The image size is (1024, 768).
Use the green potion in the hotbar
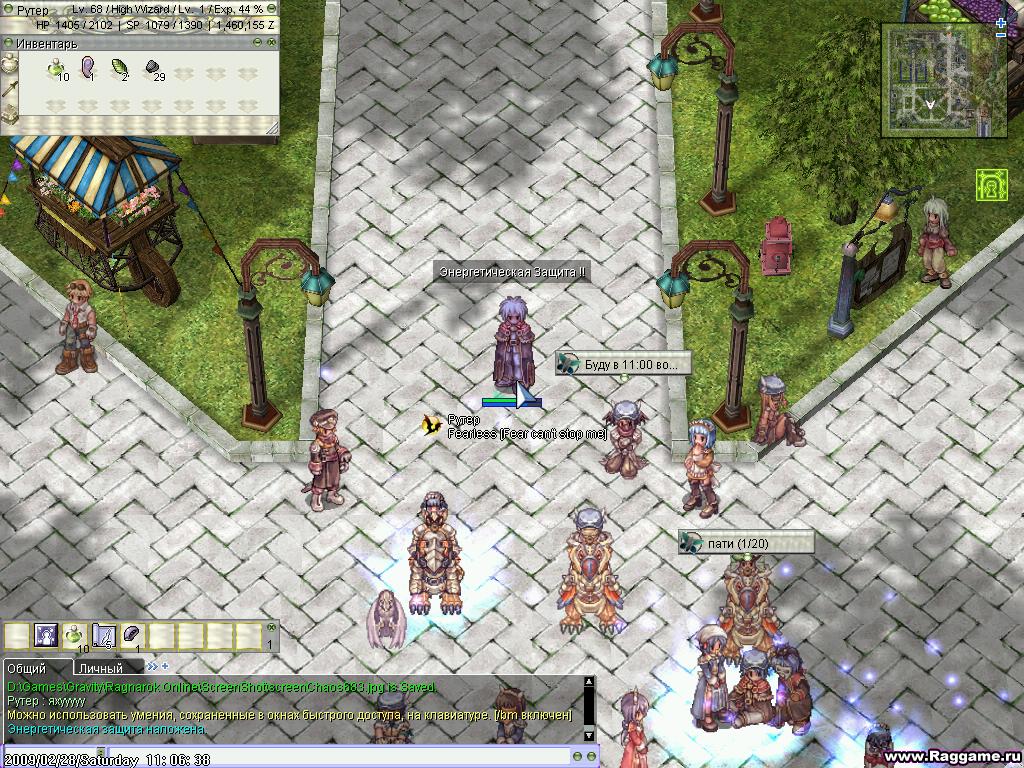pyautogui.click(x=75, y=635)
